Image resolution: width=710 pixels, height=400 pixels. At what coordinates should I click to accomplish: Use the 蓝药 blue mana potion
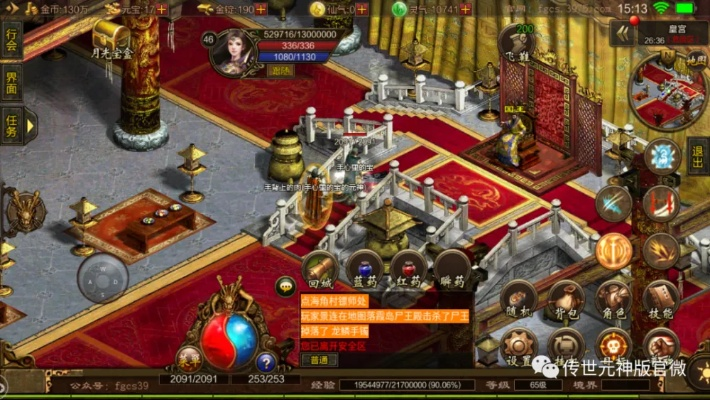click(364, 268)
